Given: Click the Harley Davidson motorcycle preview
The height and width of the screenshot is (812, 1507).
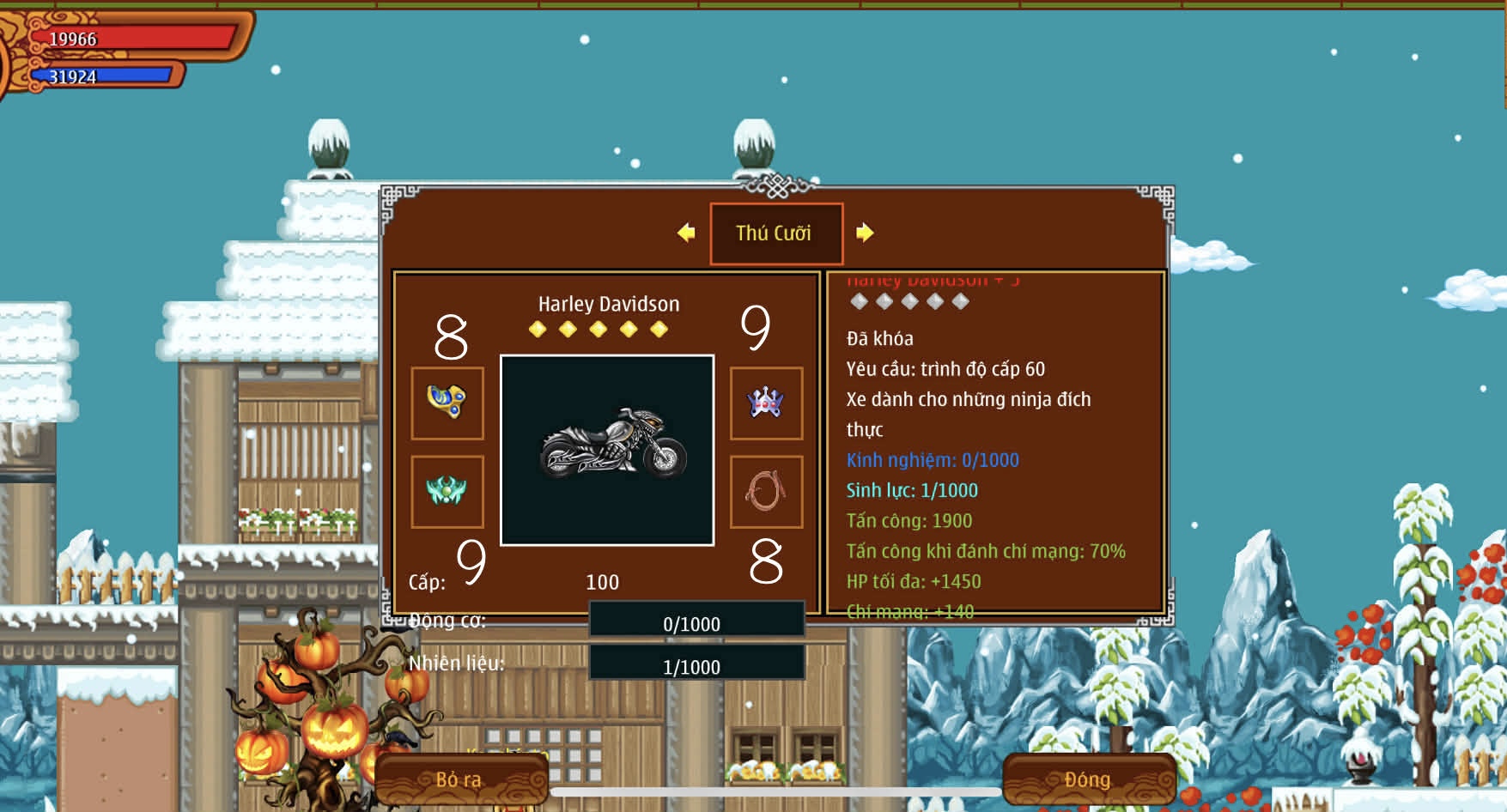Looking at the screenshot, I should pyautogui.click(x=607, y=450).
